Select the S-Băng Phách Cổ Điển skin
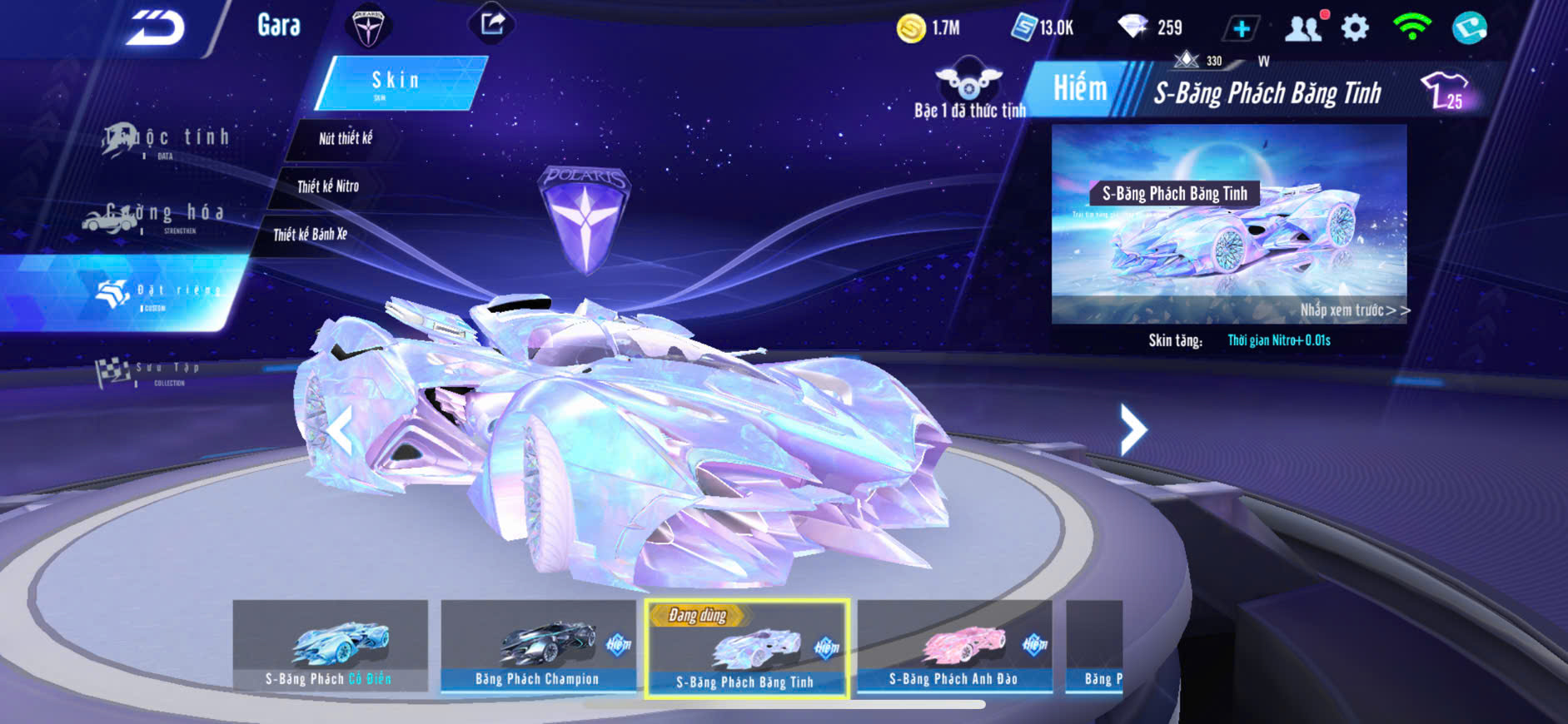The width and height of the screenshot is (1568, 724). tap(330, 645)
